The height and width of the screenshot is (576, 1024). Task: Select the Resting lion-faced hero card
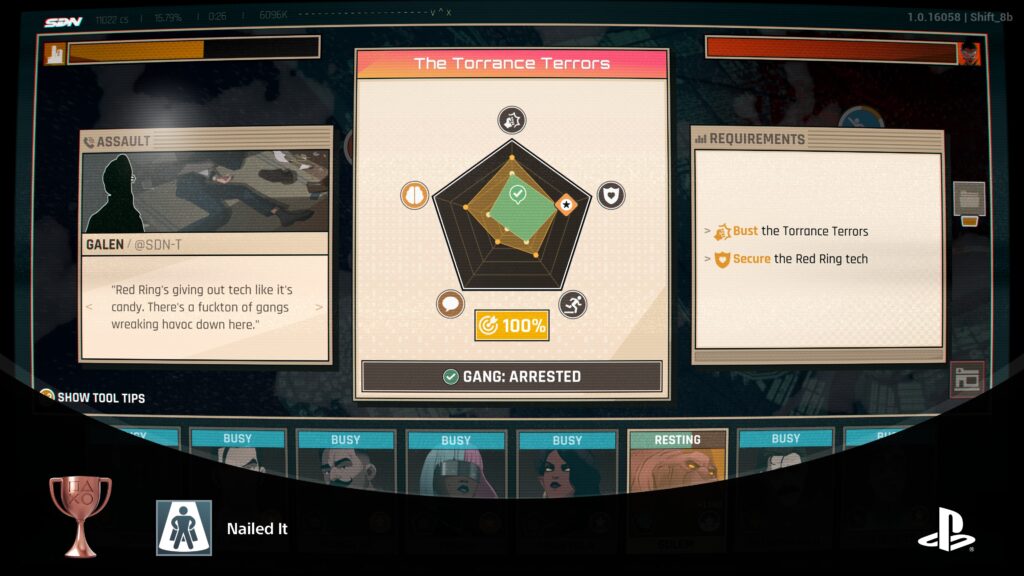coord(677,461)
